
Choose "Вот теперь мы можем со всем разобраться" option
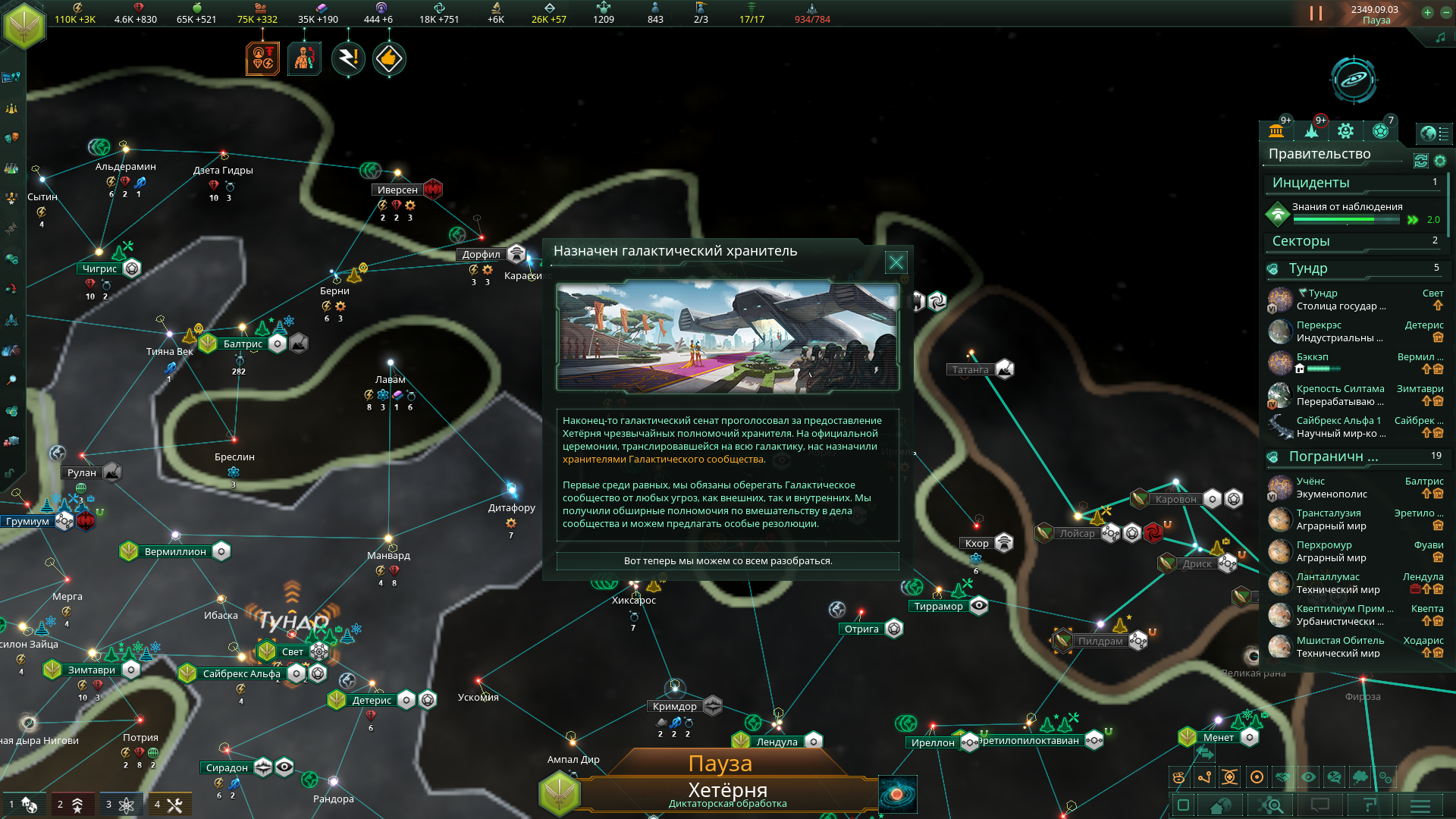point(727,561)
